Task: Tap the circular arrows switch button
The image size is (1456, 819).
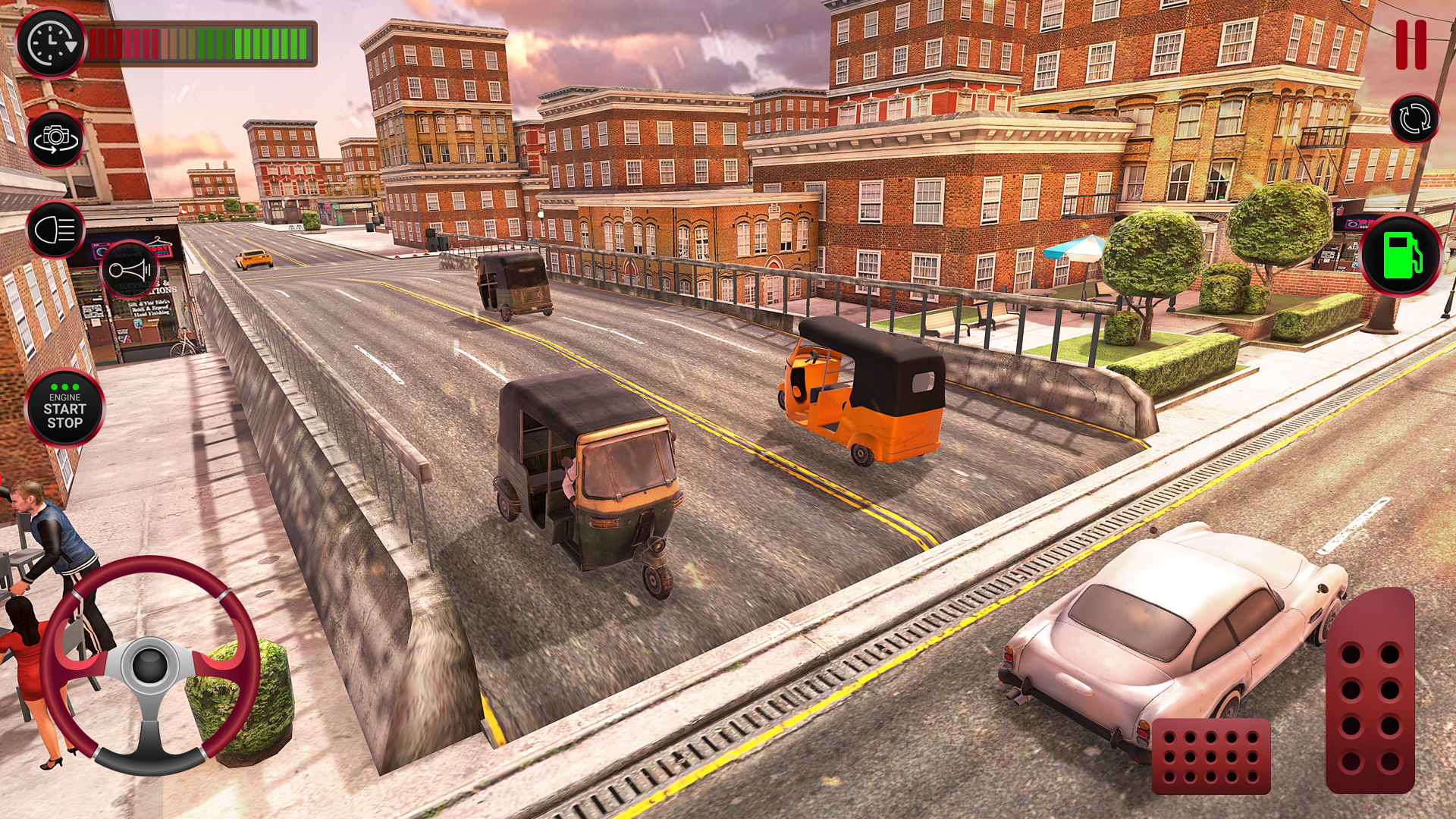Action: pos(1414,119)
